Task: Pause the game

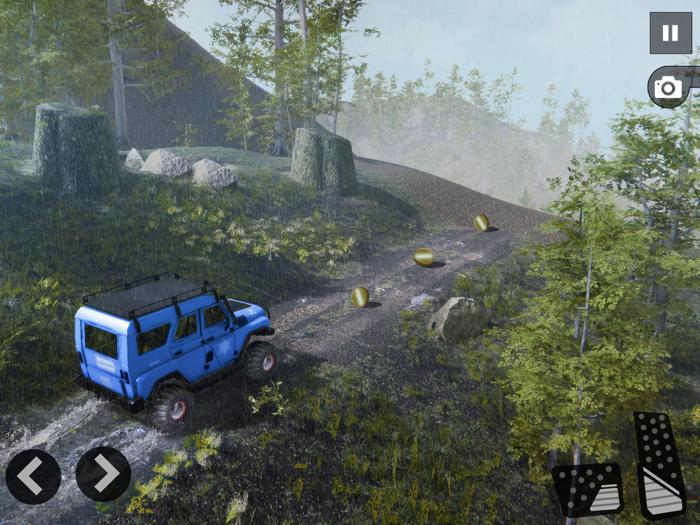Action: click(x=670, y=33)
